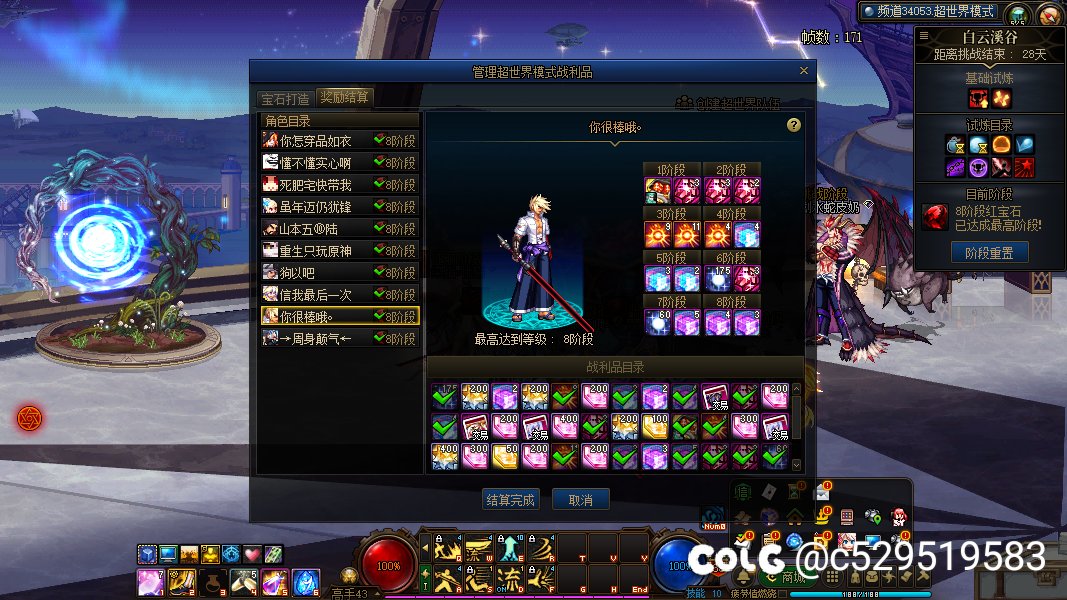Confirm with the 结算完成 button
This screenshot has height=600, width=1067.
pos(510,499)
